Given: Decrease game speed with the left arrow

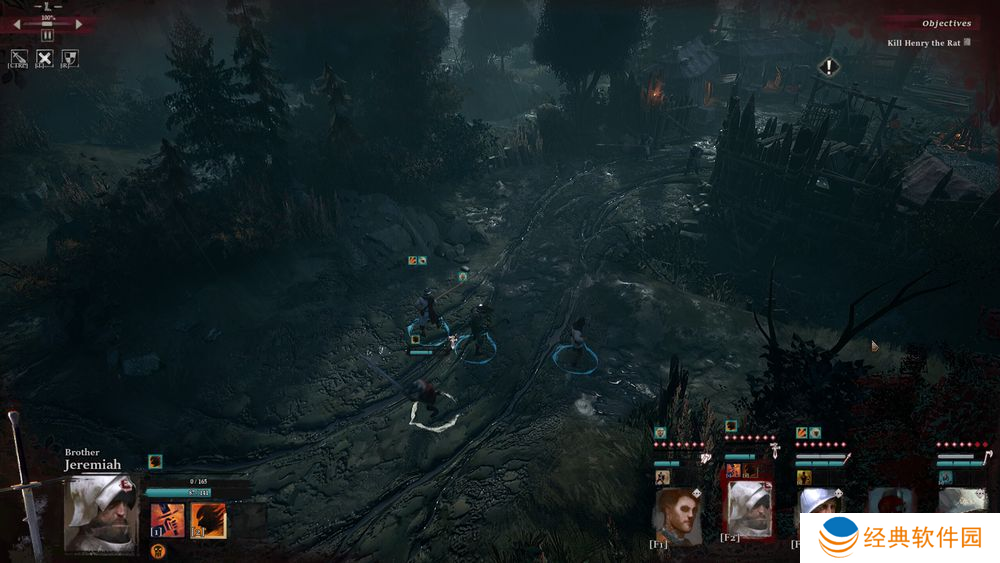Looking at the screenshot, I should (18, 24).
